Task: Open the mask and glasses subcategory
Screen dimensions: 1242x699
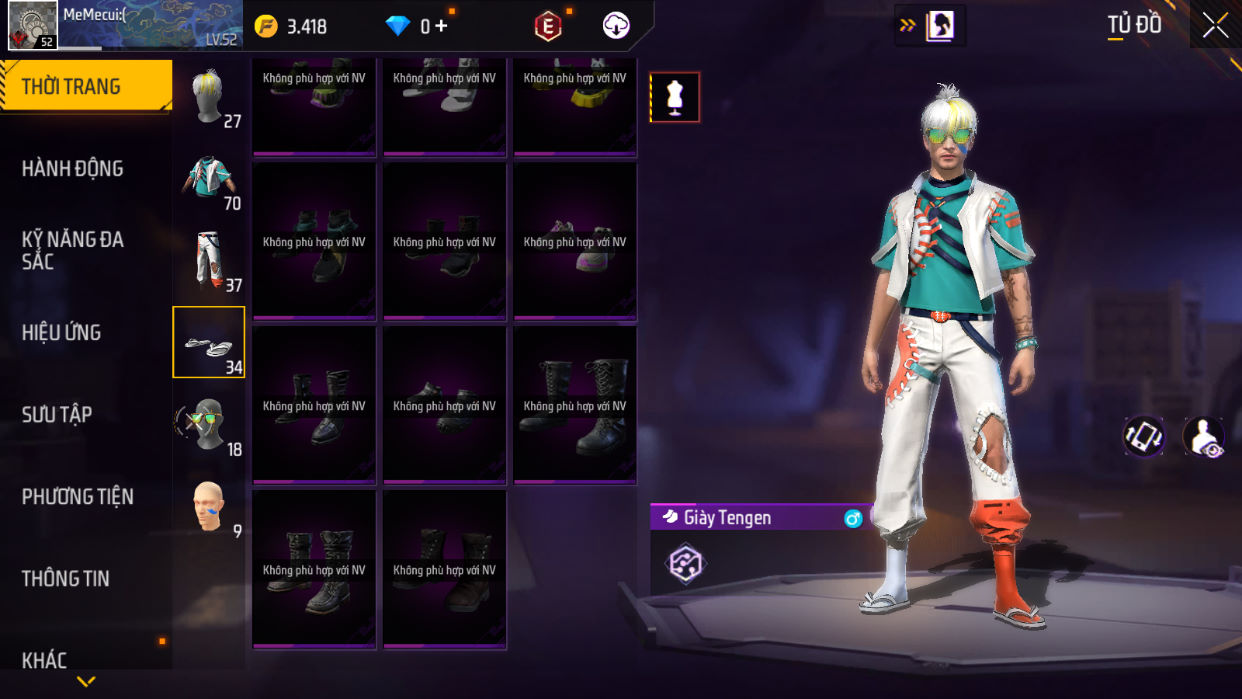Action: 209,425
